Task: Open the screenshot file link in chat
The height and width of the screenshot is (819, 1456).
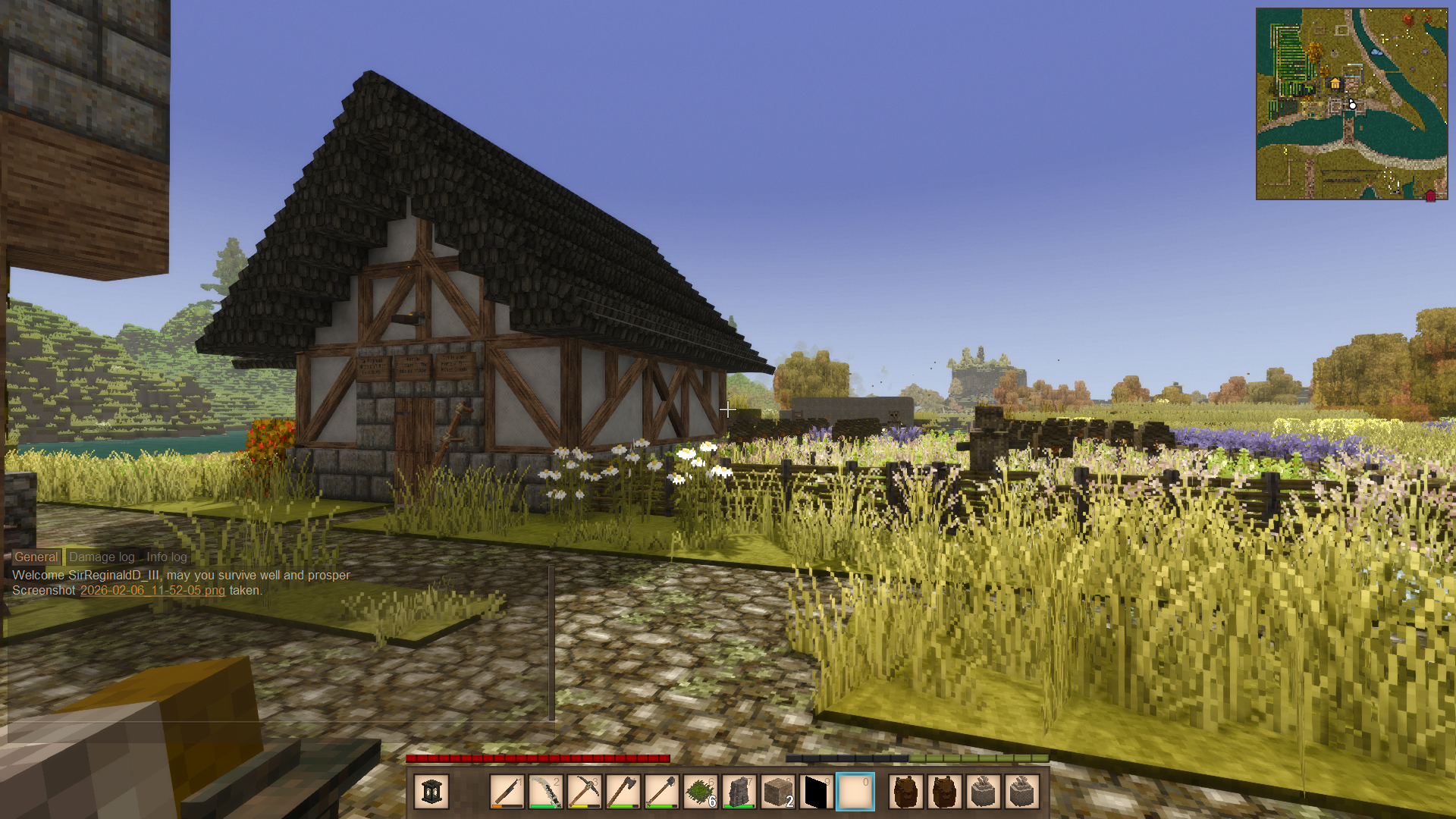Action: 152,590
